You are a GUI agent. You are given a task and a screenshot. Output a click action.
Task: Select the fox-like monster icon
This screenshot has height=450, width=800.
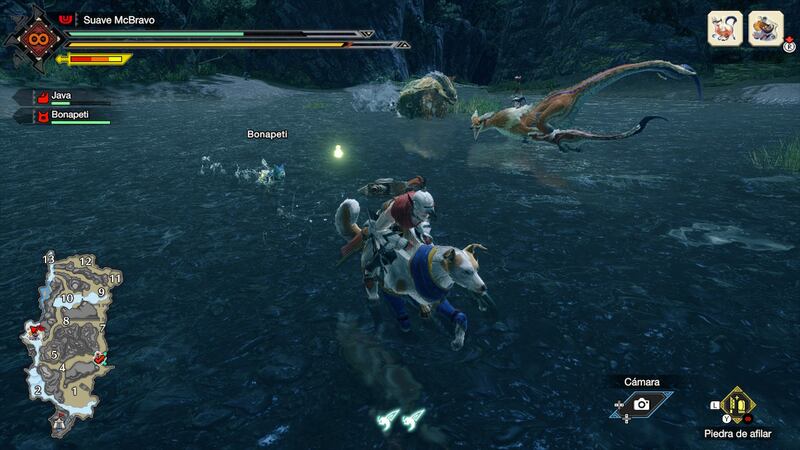coord(725,29)
